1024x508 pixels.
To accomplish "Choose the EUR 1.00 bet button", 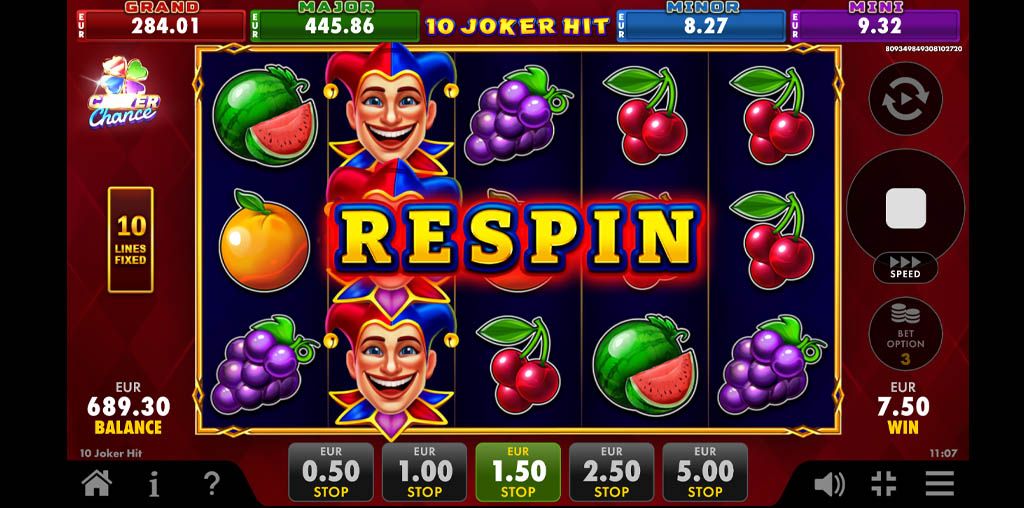I will 424,472.
